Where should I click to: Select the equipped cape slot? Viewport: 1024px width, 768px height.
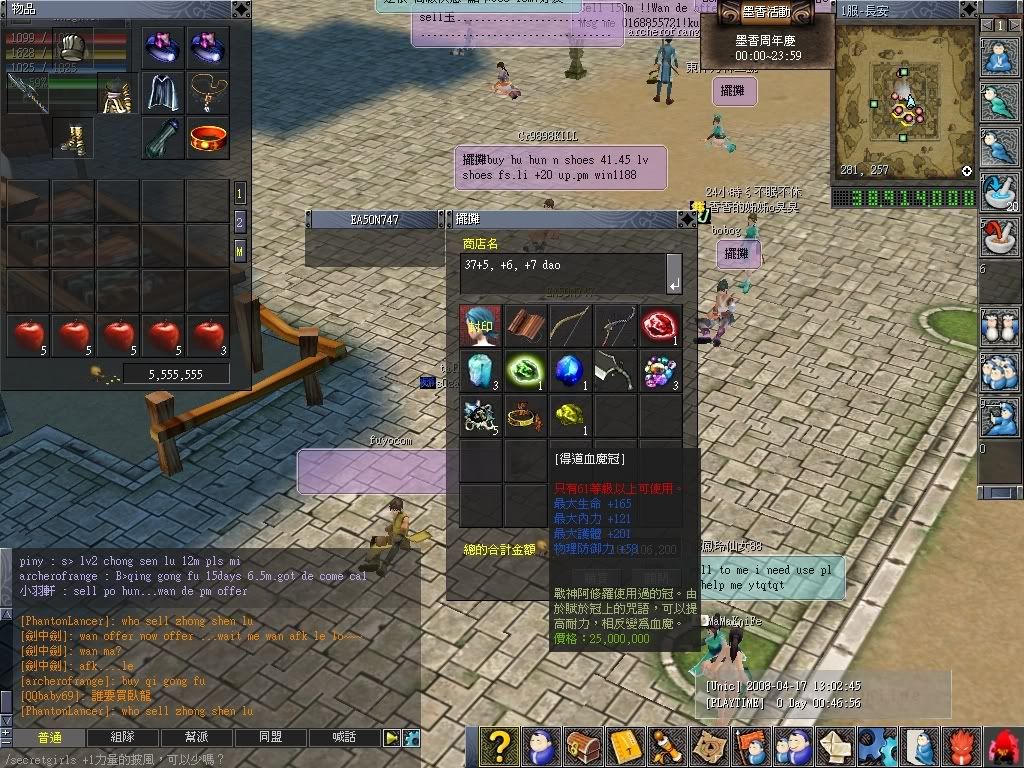tap(163, 92)
